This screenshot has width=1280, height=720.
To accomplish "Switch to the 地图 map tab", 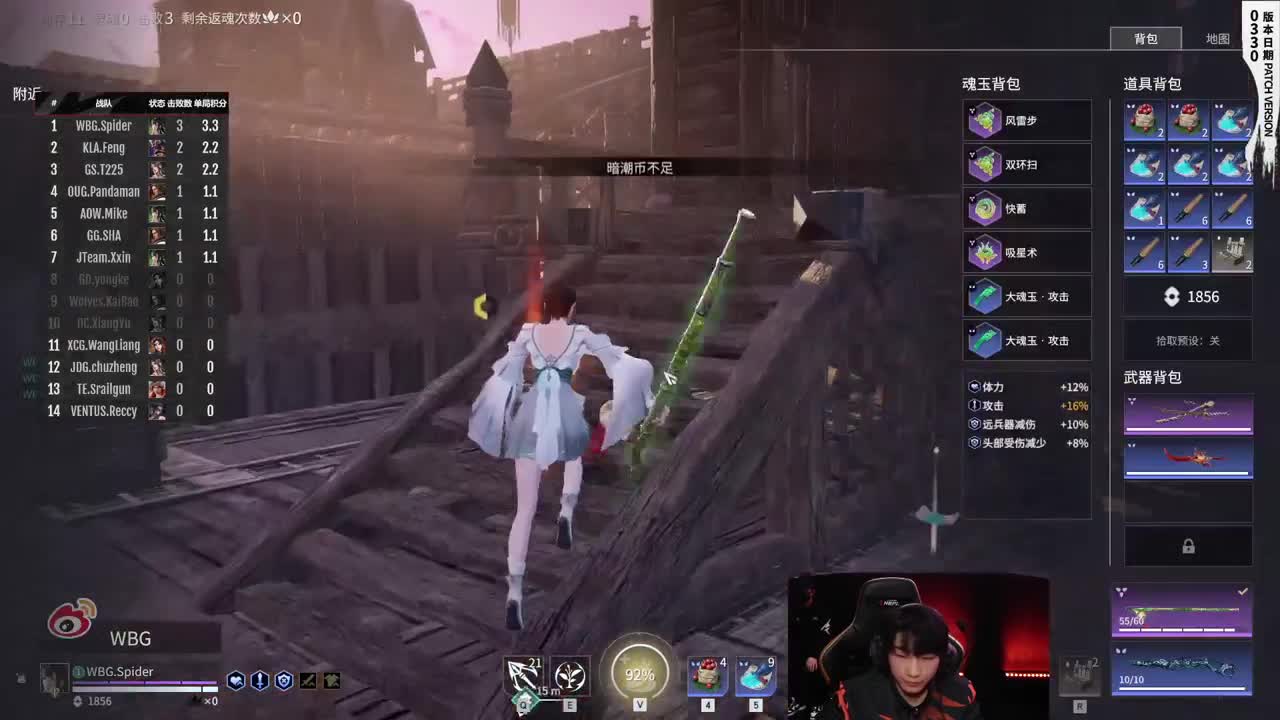I will (x=1219, y=39).
